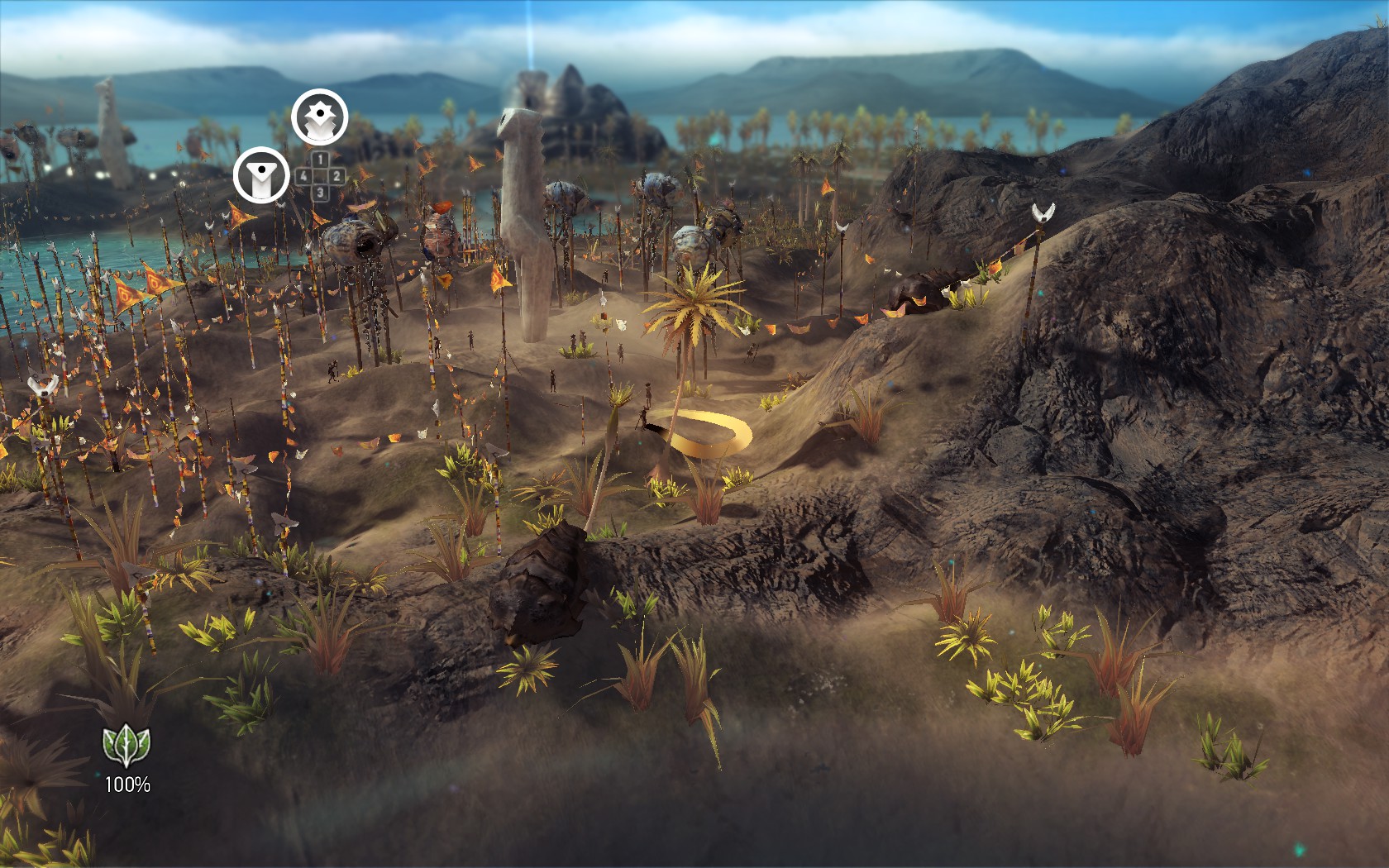
Task: Click the orange tribal flag closest to the shore
Action: point(129,290)
